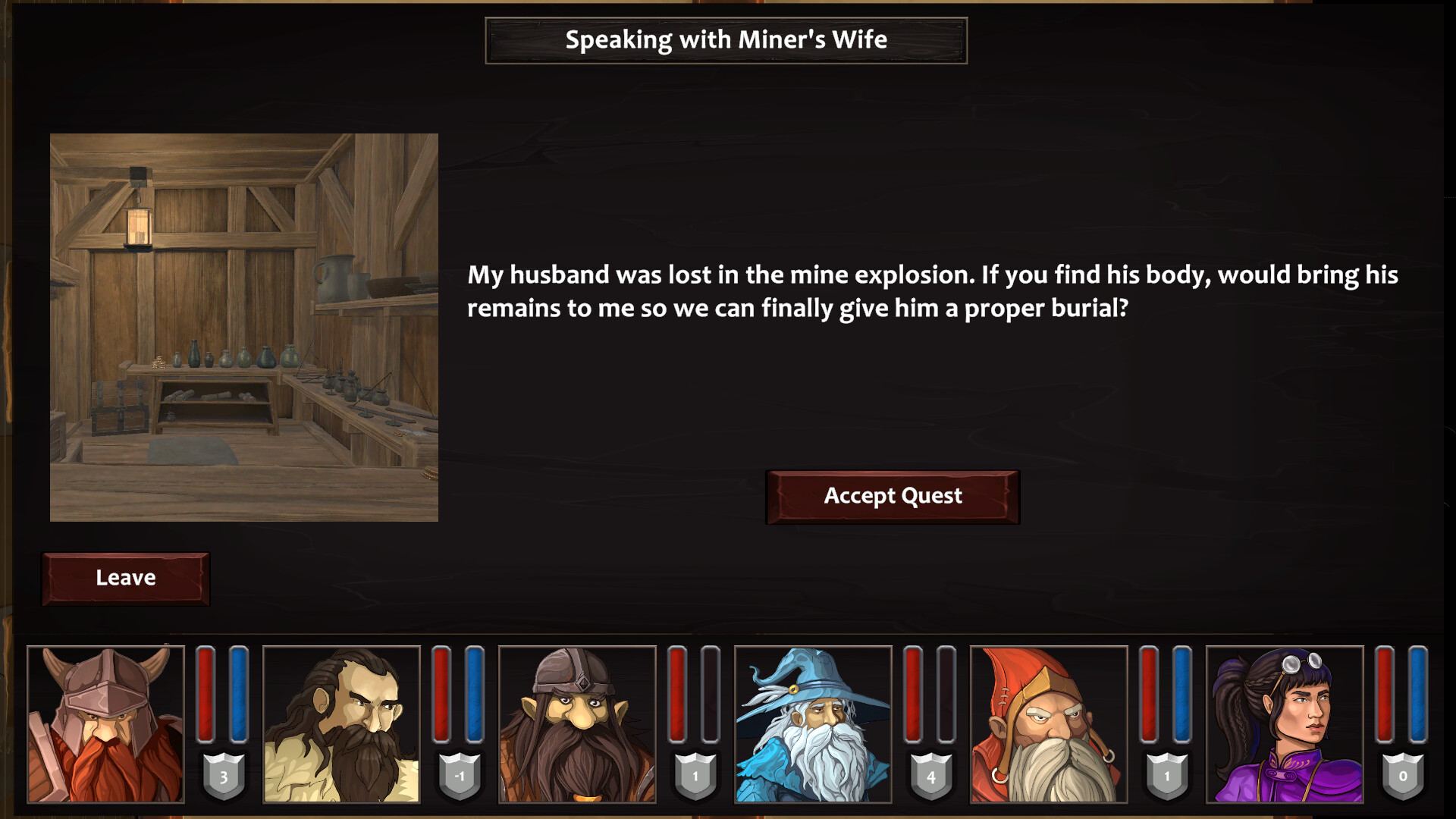Click the shield badge showing 3
This screenshot has height=819, width=1456.
click(x=224, y=775)
